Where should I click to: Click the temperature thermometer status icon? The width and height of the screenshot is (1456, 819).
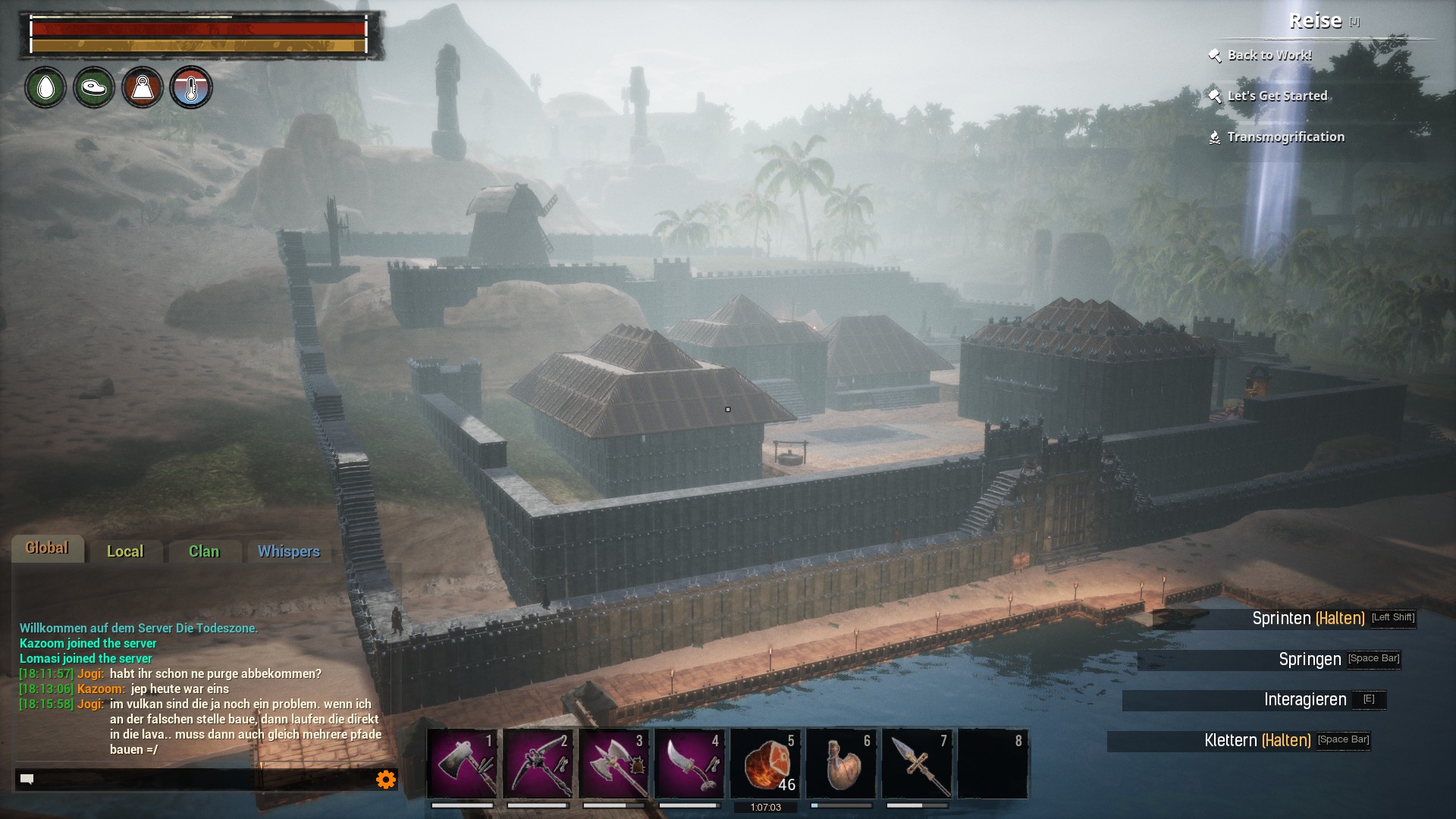point(191,88)
